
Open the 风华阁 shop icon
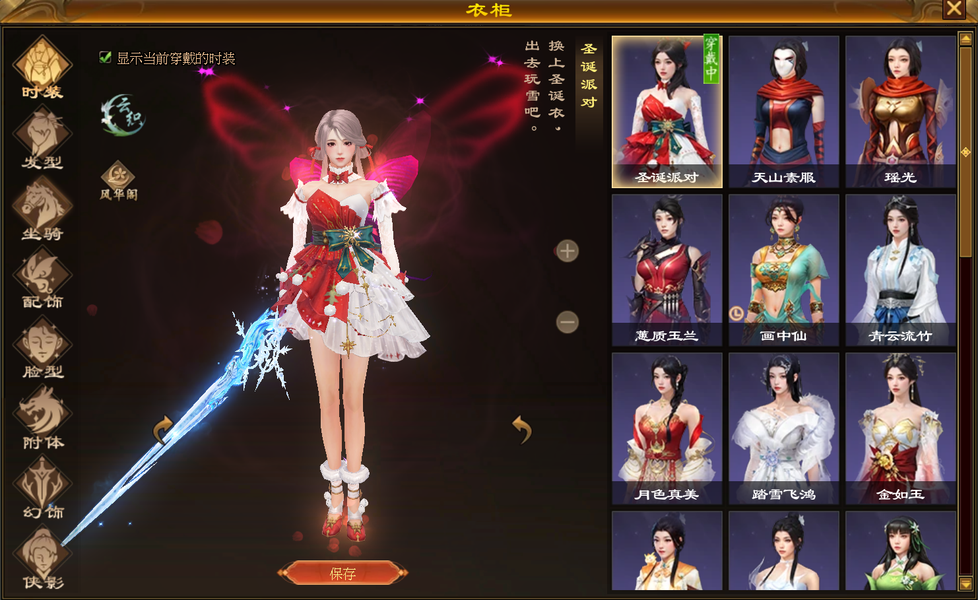[118, 178]
